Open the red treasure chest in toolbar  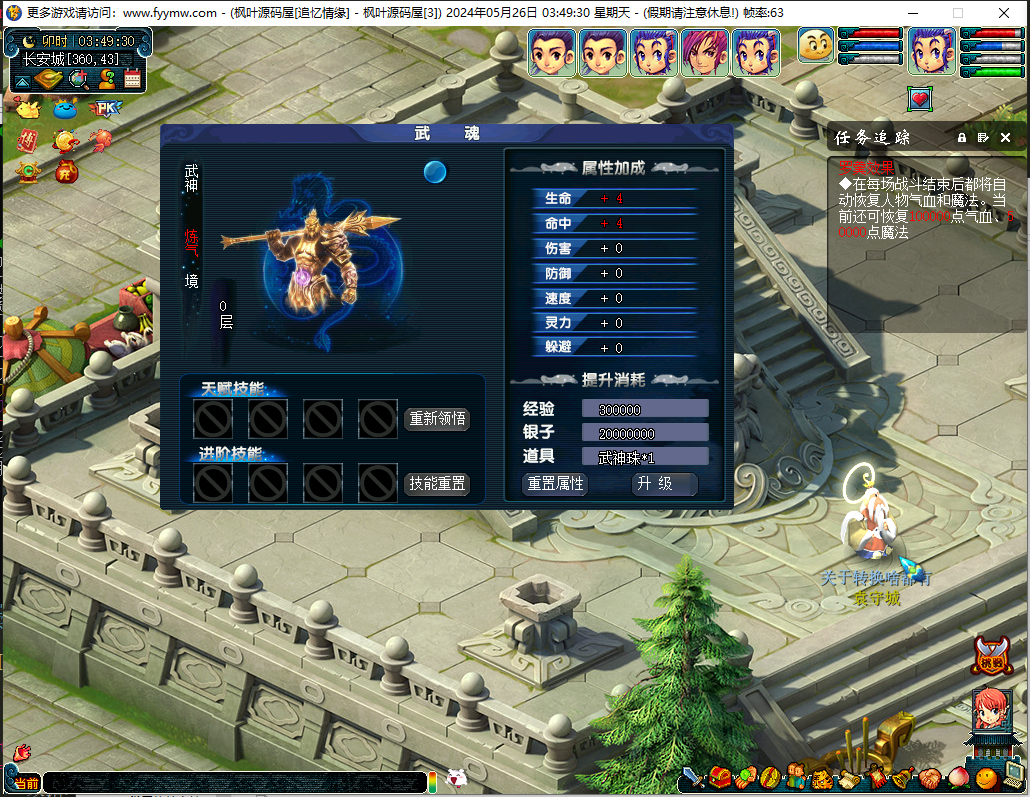(720, 777)
